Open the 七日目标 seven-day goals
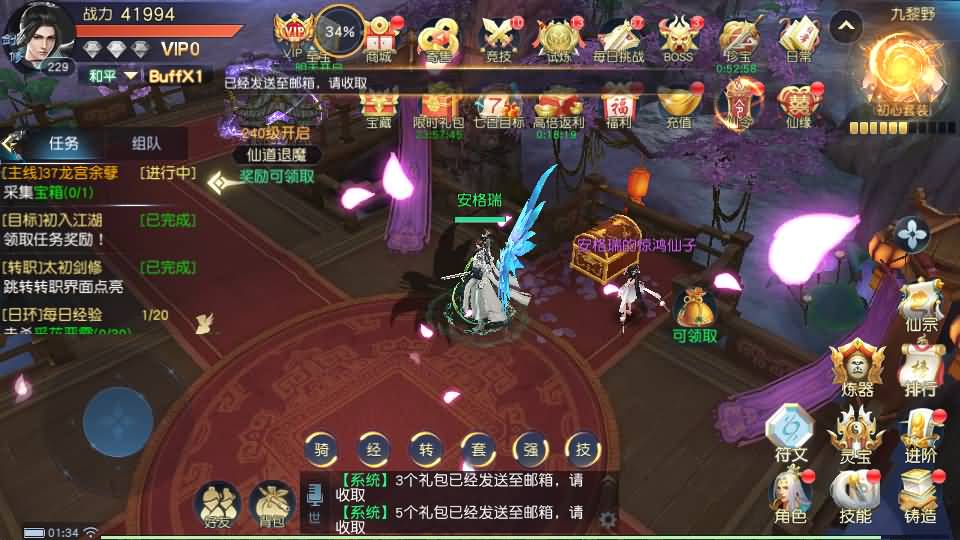 tap(497, 108)
